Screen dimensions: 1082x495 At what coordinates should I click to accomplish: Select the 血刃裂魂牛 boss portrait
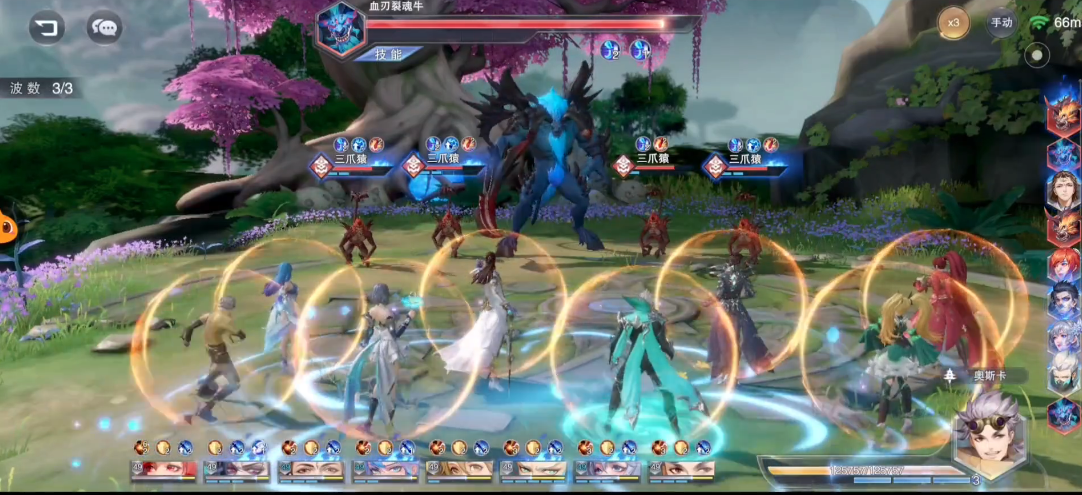click(x=341, y=28)
